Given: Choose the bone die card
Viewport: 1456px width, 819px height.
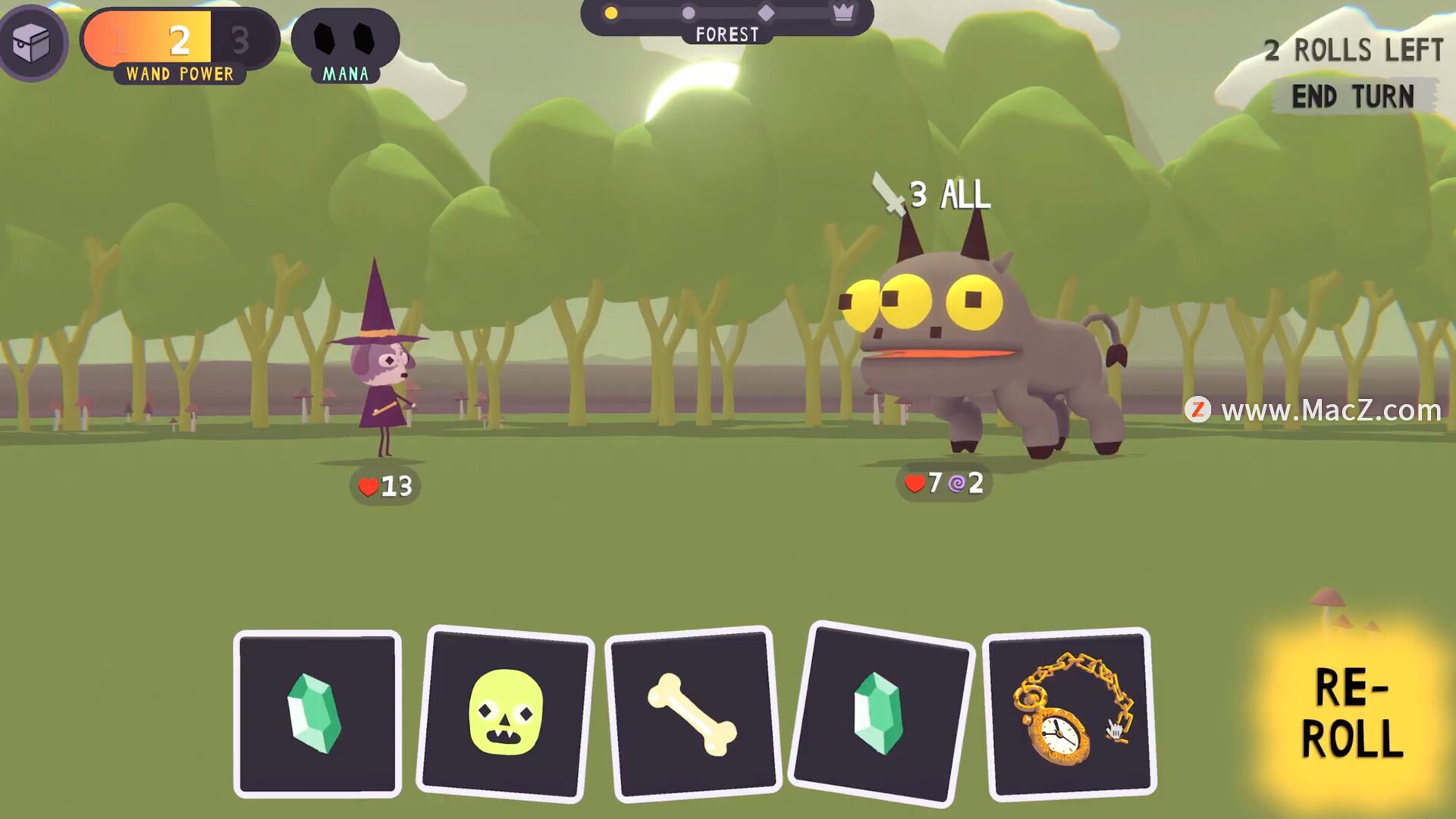Looking at the screenshot, I should click(x=692, y=714).
